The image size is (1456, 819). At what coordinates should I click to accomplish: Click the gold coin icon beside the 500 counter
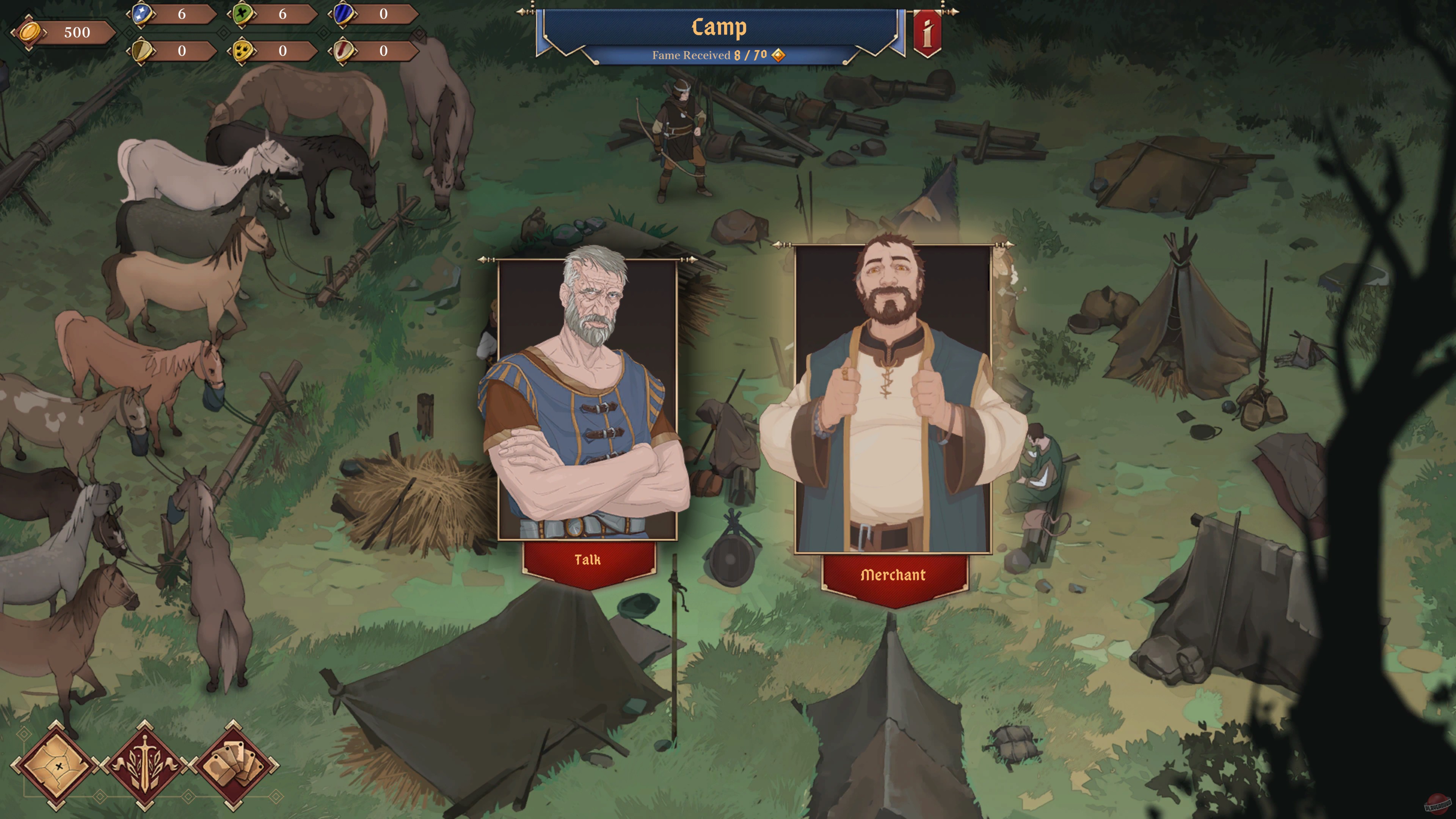pos(31,32)
